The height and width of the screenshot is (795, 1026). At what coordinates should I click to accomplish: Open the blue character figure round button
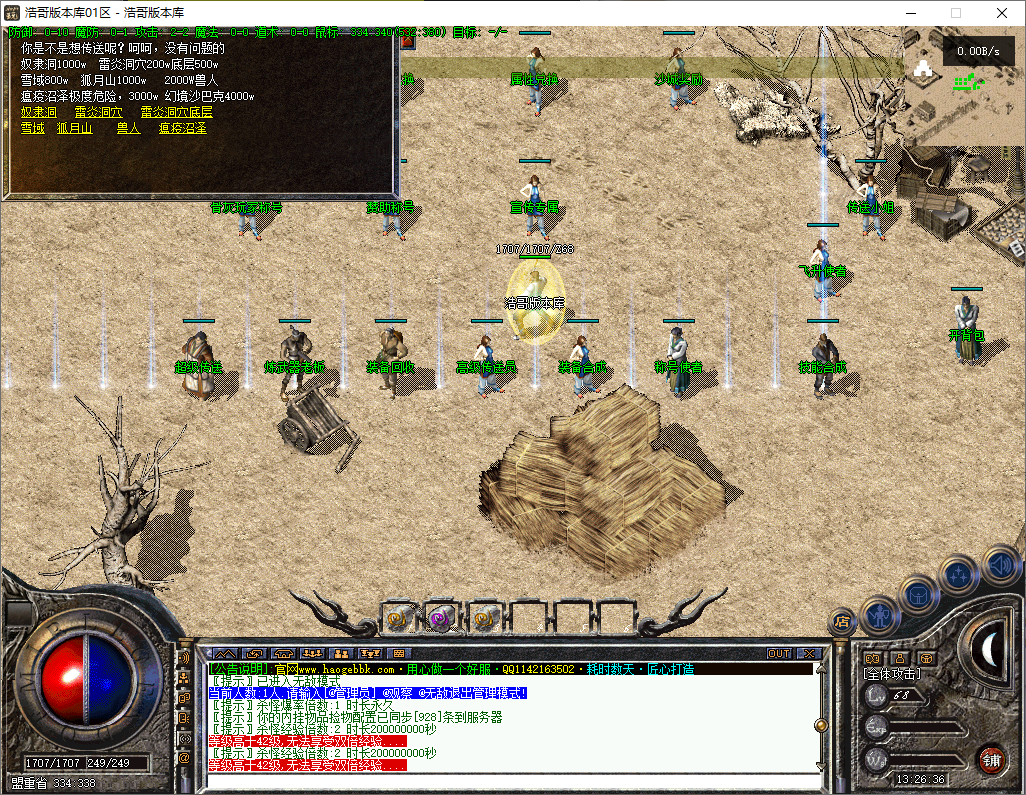click(x=879, y=613)
